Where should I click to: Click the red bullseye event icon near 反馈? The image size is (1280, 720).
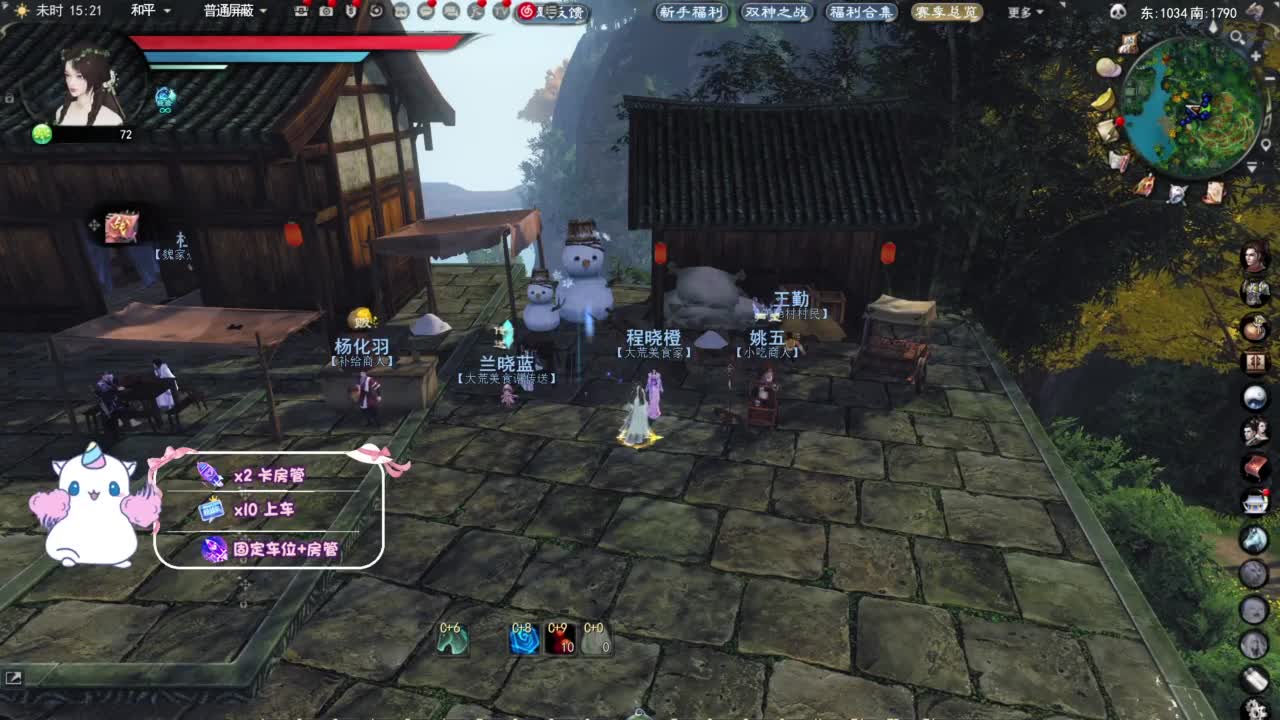pos(527,11)
